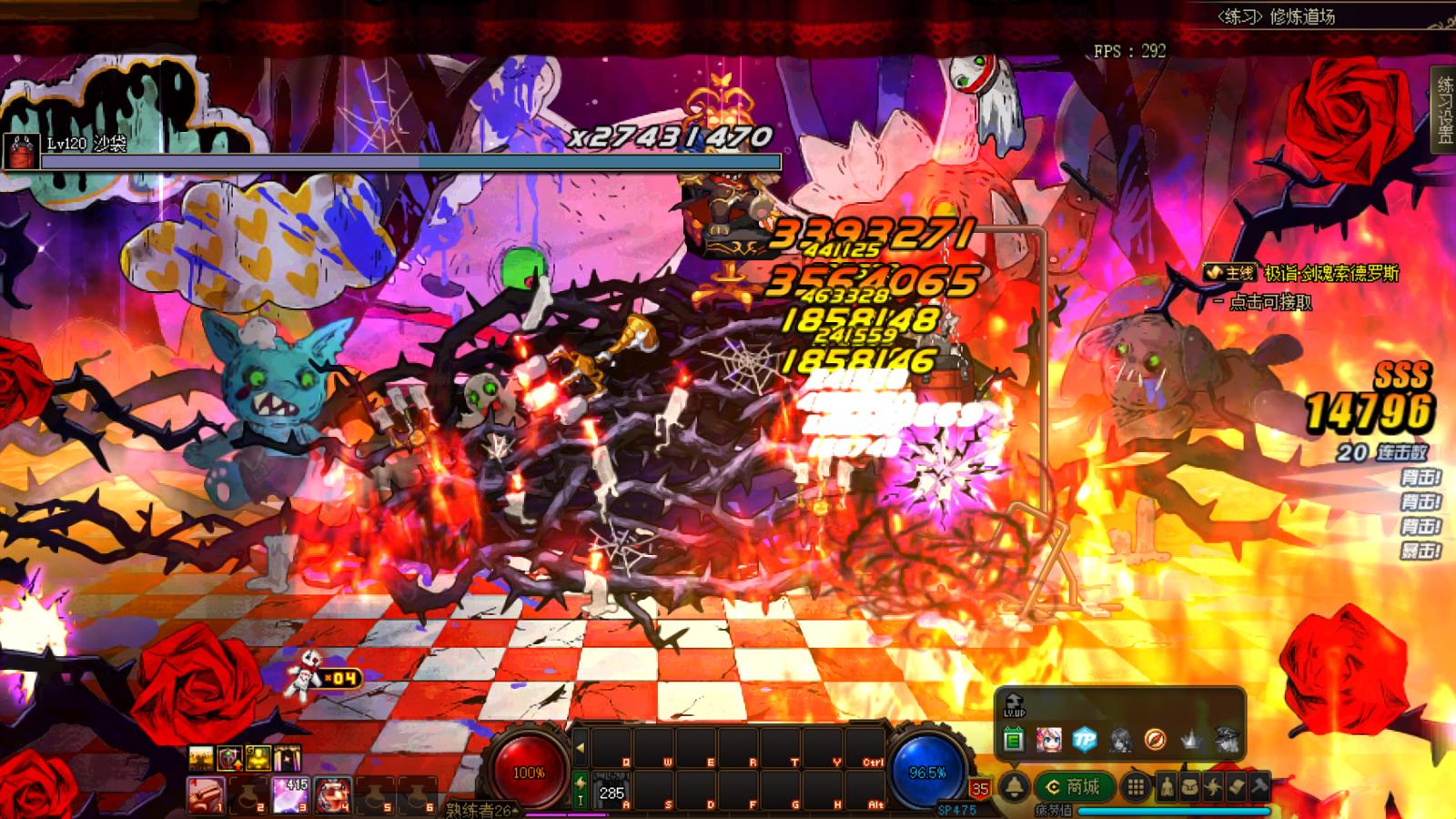Open the skills shuriken icon
1456x819 pixels.
1214,786
